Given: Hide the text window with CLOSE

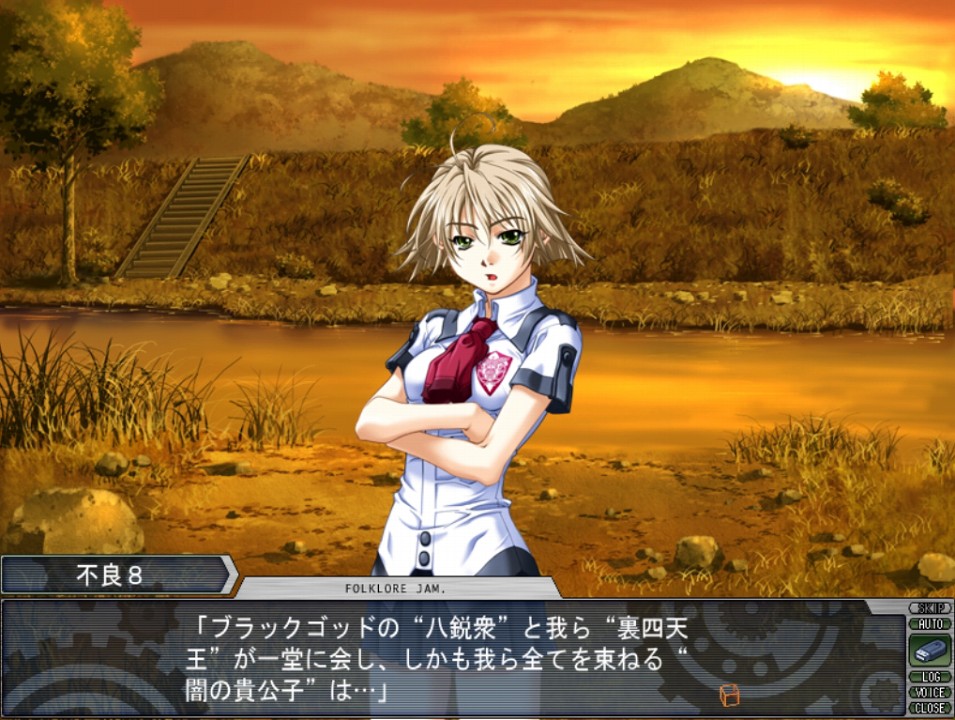Looking at the screenshot, I should click(x=929, y=708).
